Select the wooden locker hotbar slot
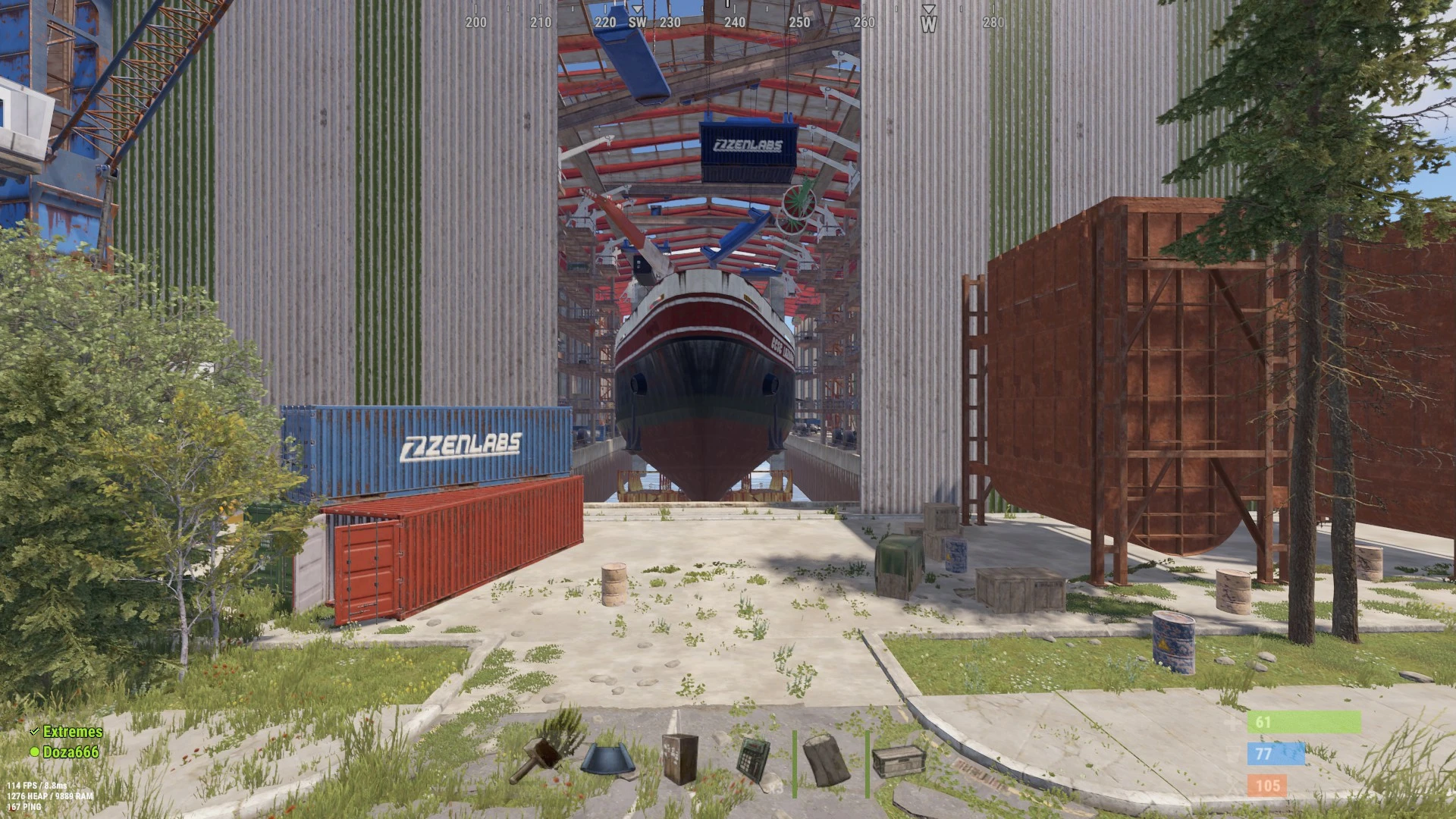Image resolution: width=1456 pixels, height=819 pixels. tap(679, 758)
